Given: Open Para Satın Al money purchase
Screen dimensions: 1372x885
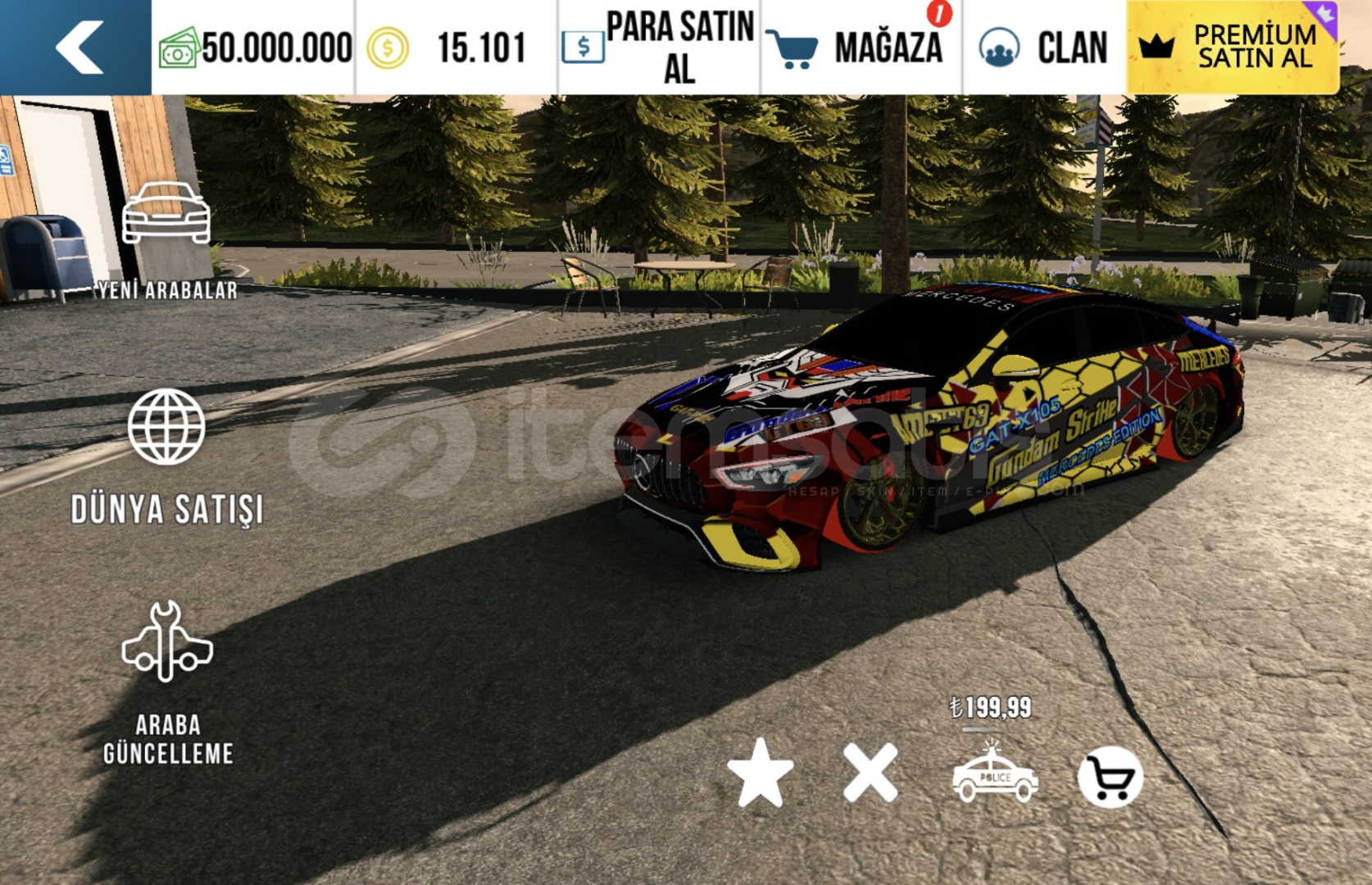Looking at the screenshot, I should pyautogui.click(x=659, y=48).
